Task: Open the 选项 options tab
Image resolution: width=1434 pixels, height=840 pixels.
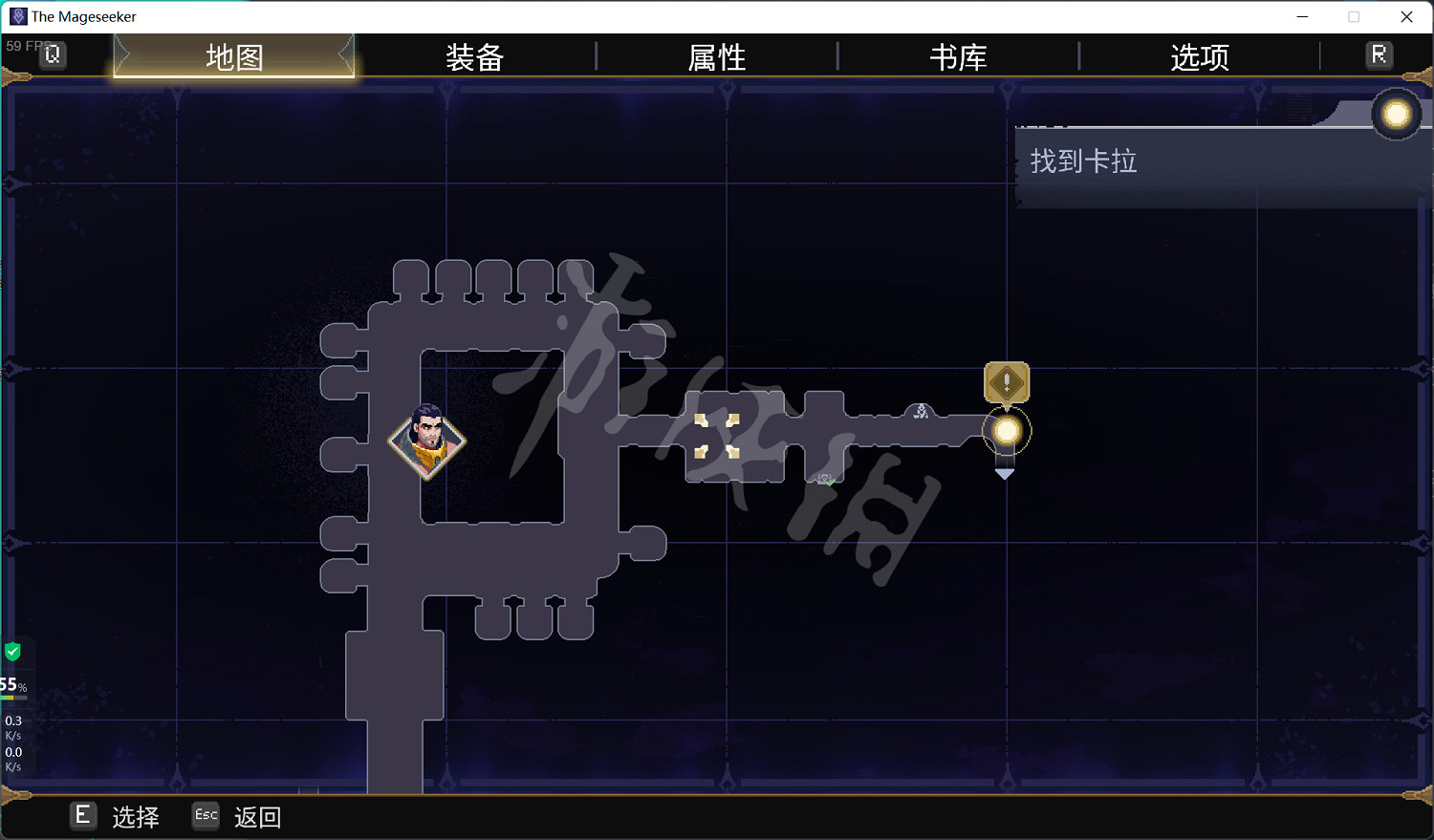Action: (x=1198, y=57)
